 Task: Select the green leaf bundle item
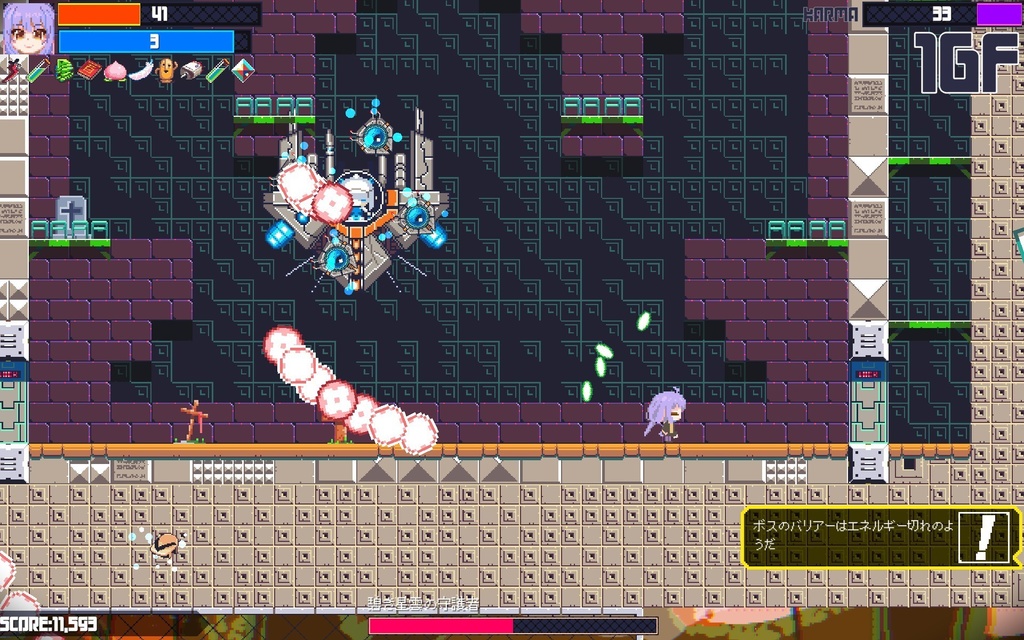click(65, 70)
